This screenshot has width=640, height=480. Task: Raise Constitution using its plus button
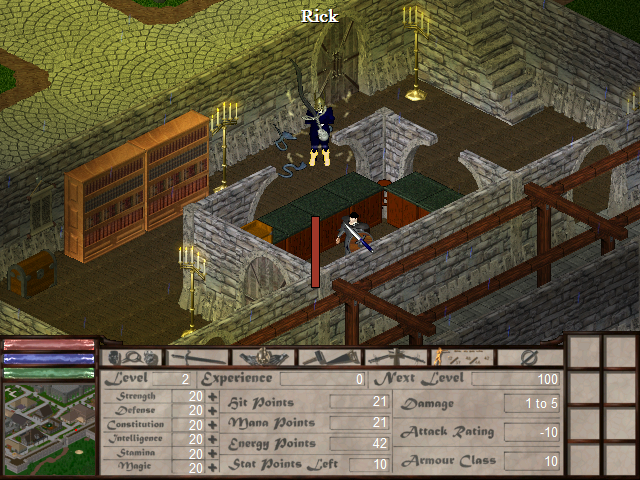(212, 425)
